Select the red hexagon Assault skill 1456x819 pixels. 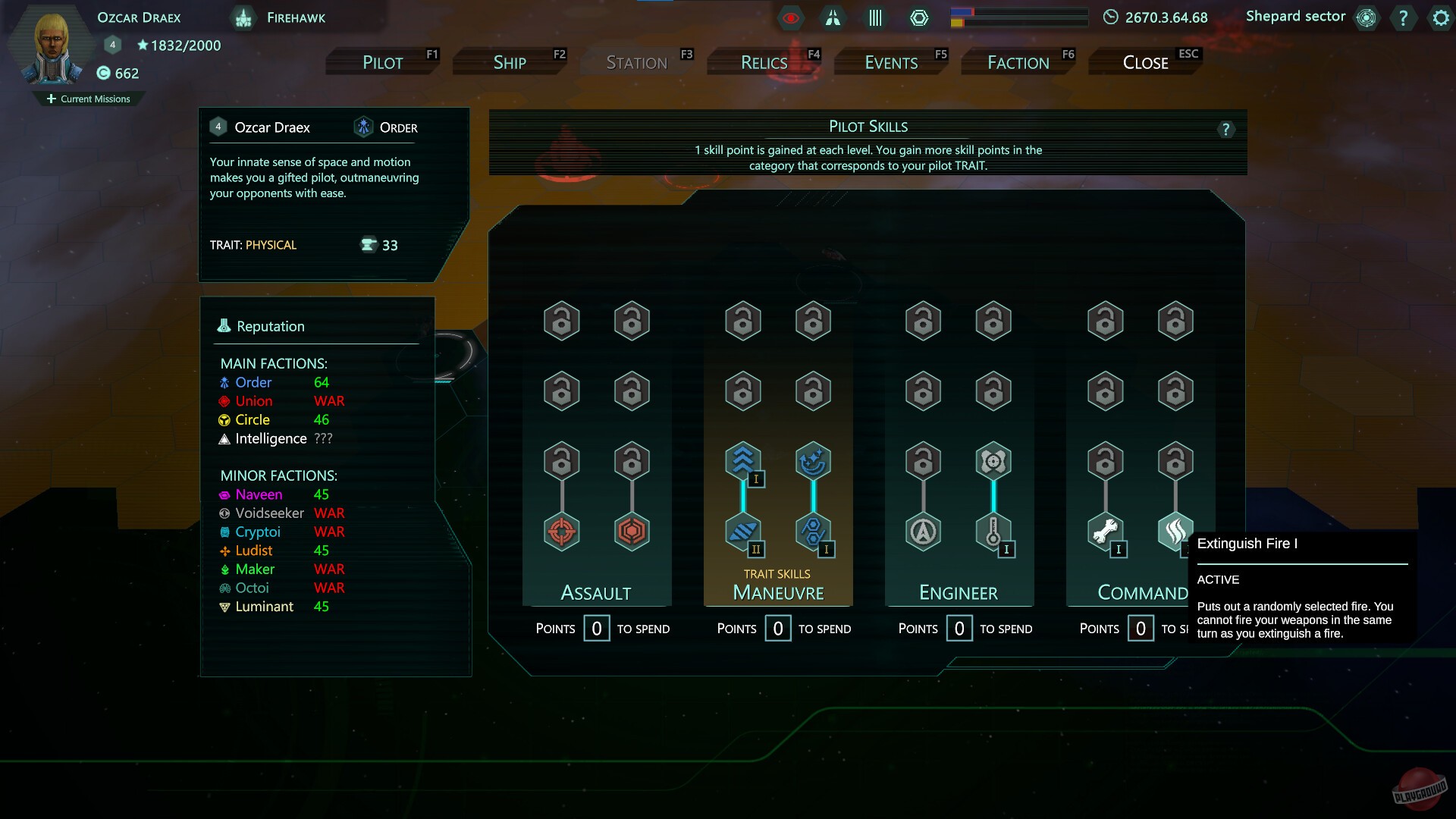click(x=632, y=532)
